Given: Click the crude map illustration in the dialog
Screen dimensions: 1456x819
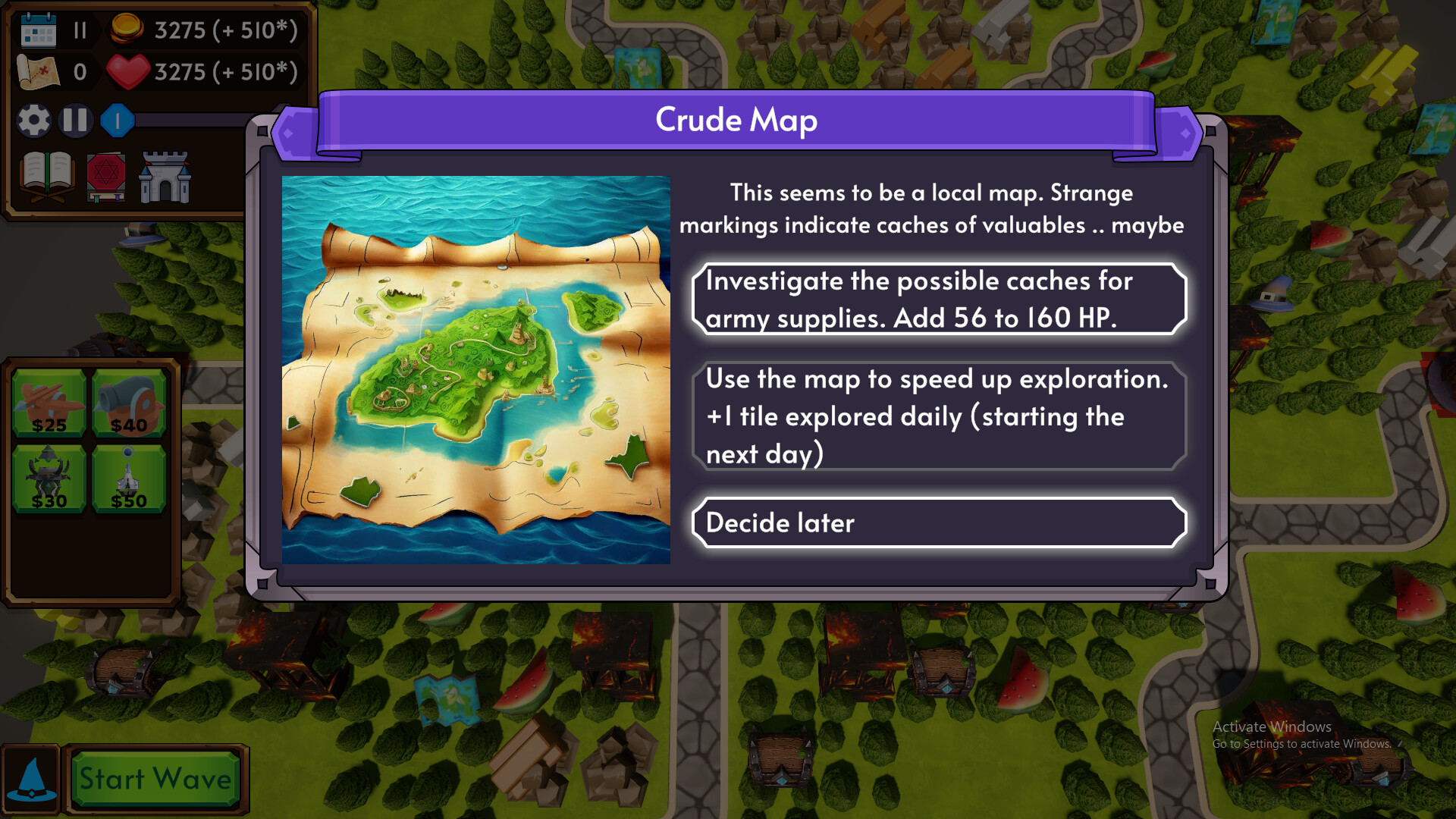Looking at the screenshot, I should (x=476, y=369).
